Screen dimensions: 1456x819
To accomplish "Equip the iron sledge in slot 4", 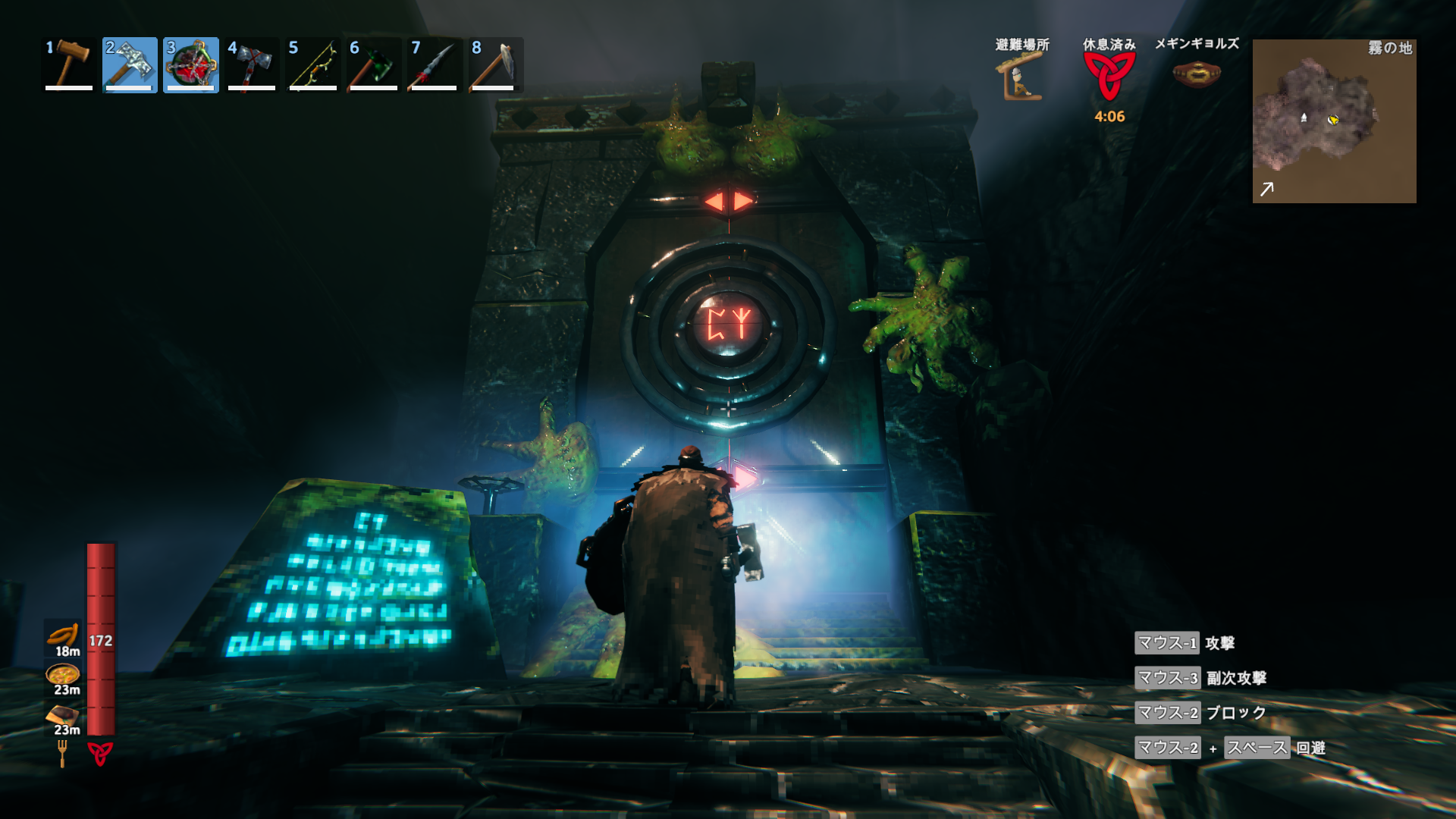I will pyautogui.click(x=252, y=64).
